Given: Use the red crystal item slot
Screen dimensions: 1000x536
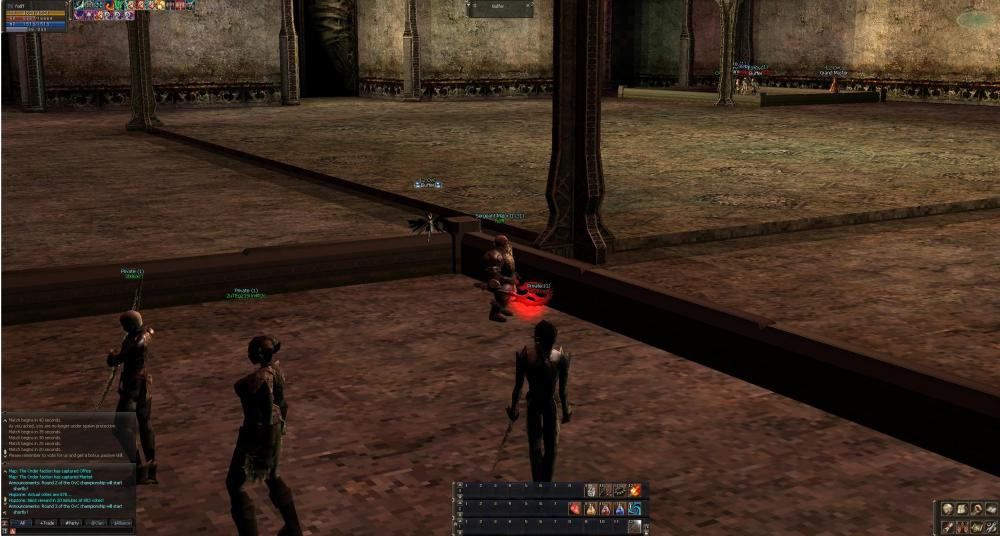Looking at the screenshot, I should 577,509.
